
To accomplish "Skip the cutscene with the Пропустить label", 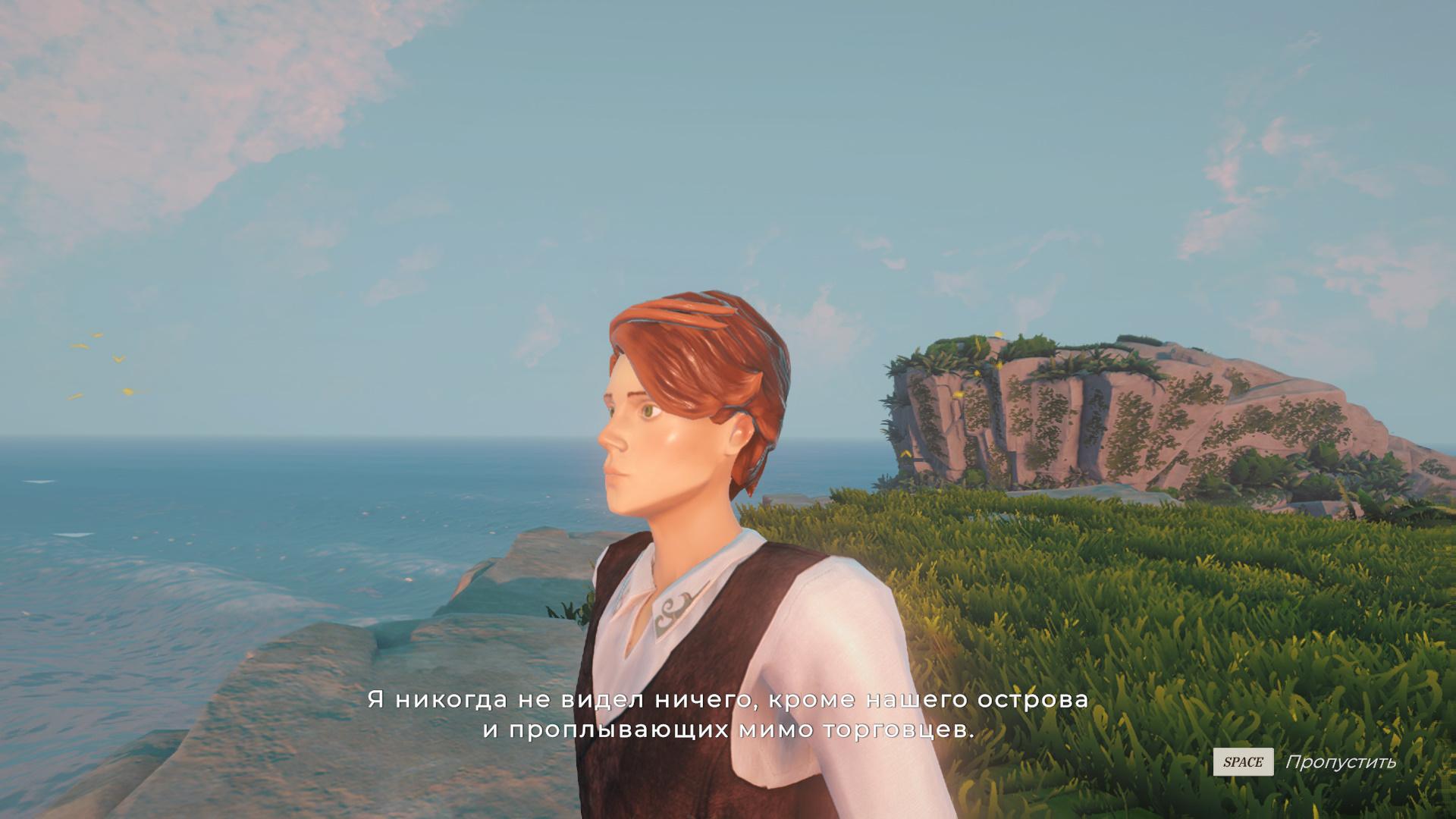I will 1339,762.
